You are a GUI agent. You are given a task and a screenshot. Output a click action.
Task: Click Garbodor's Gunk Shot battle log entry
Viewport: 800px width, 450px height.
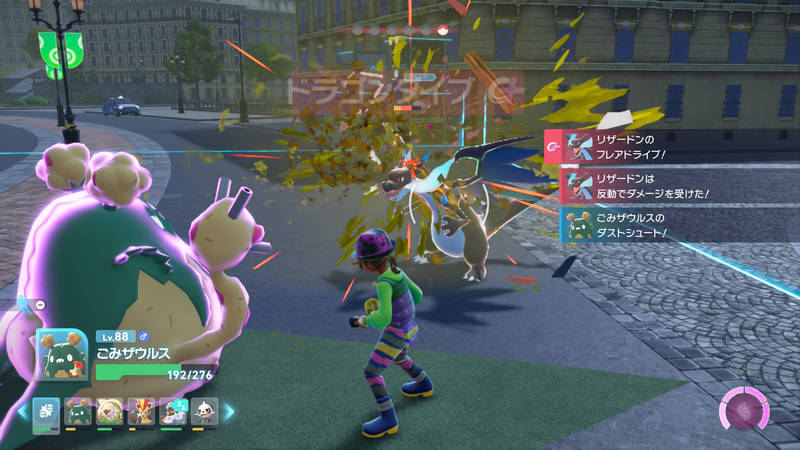666,225
